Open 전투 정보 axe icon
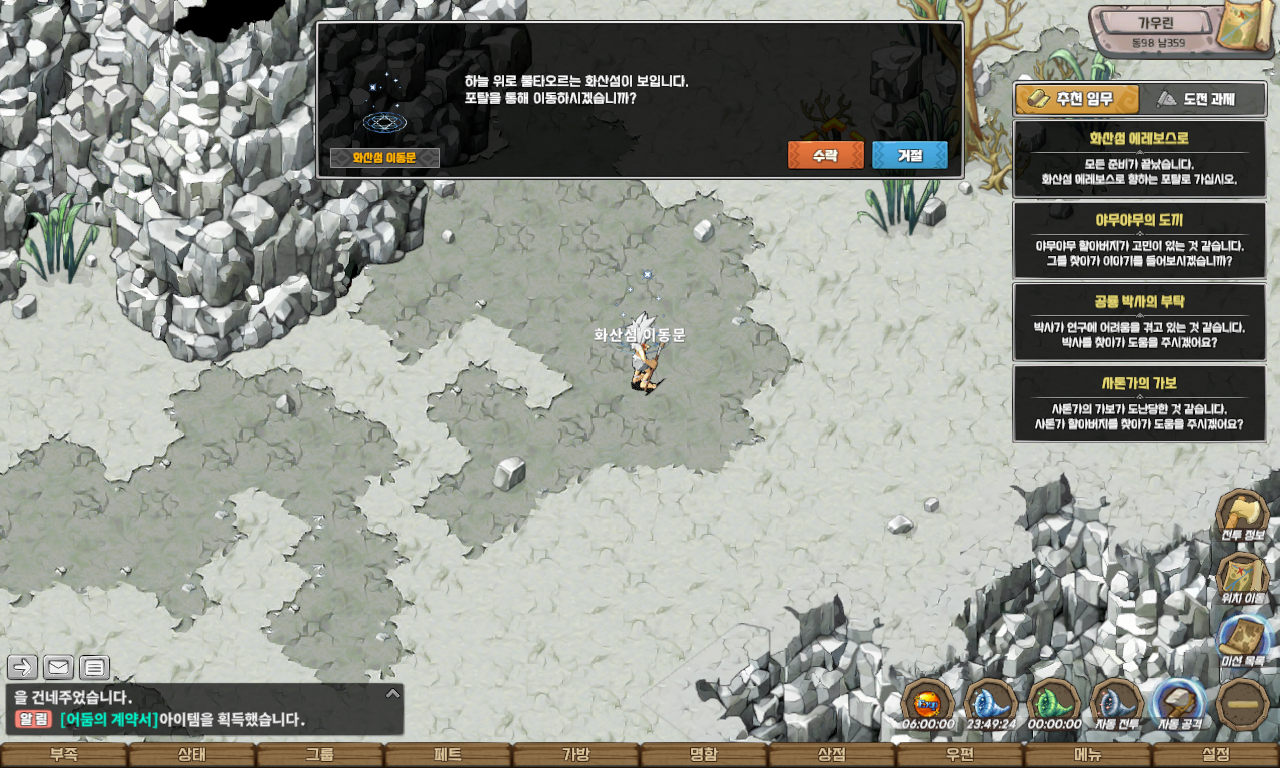Image resolution: width=1280 pixels, height=768 pixels. (x=1242, y=517)
